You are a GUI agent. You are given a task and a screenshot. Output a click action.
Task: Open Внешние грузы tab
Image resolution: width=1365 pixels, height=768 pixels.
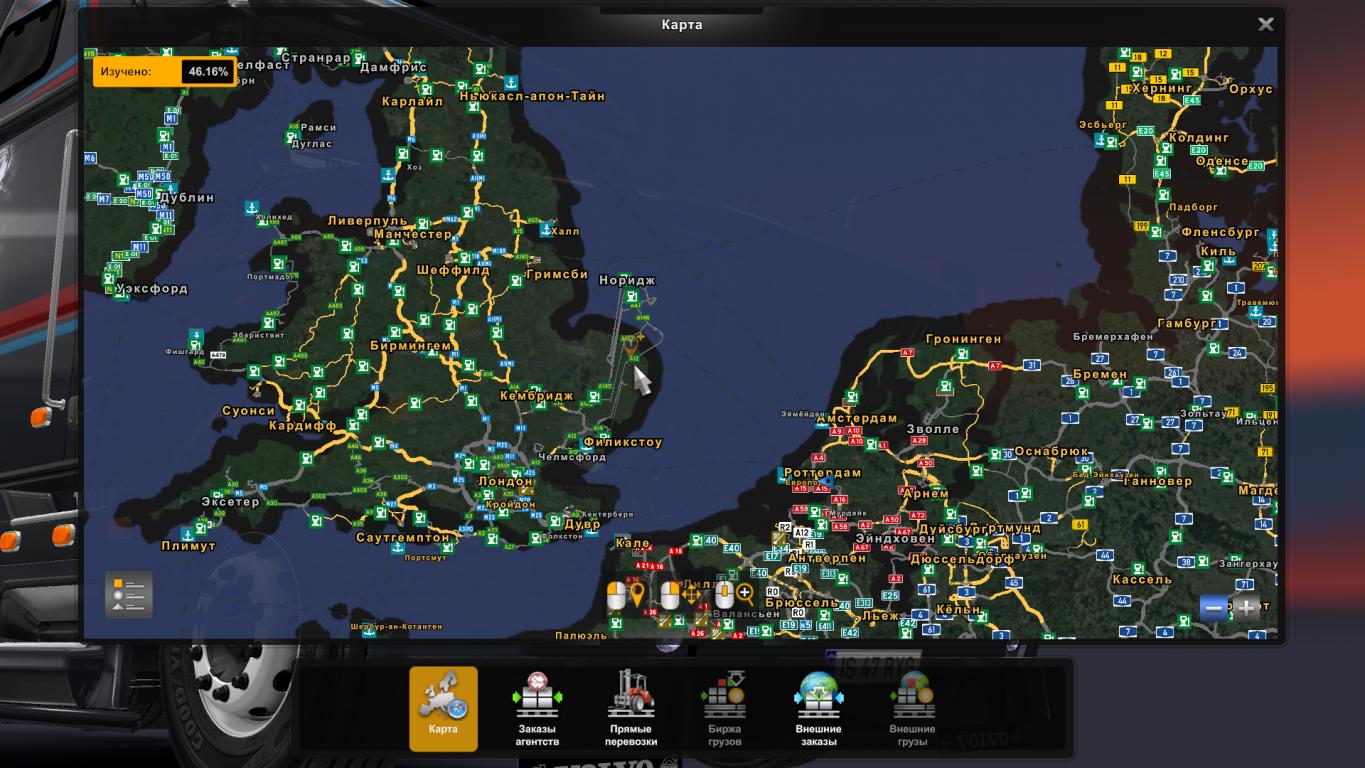(x=912, y=709)
